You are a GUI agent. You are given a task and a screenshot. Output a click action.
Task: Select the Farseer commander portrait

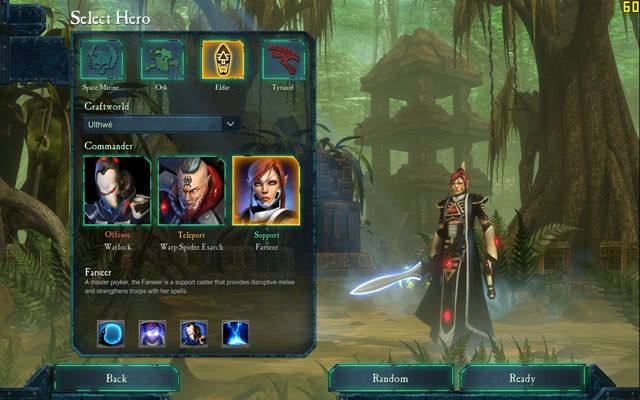pos(265,190)
